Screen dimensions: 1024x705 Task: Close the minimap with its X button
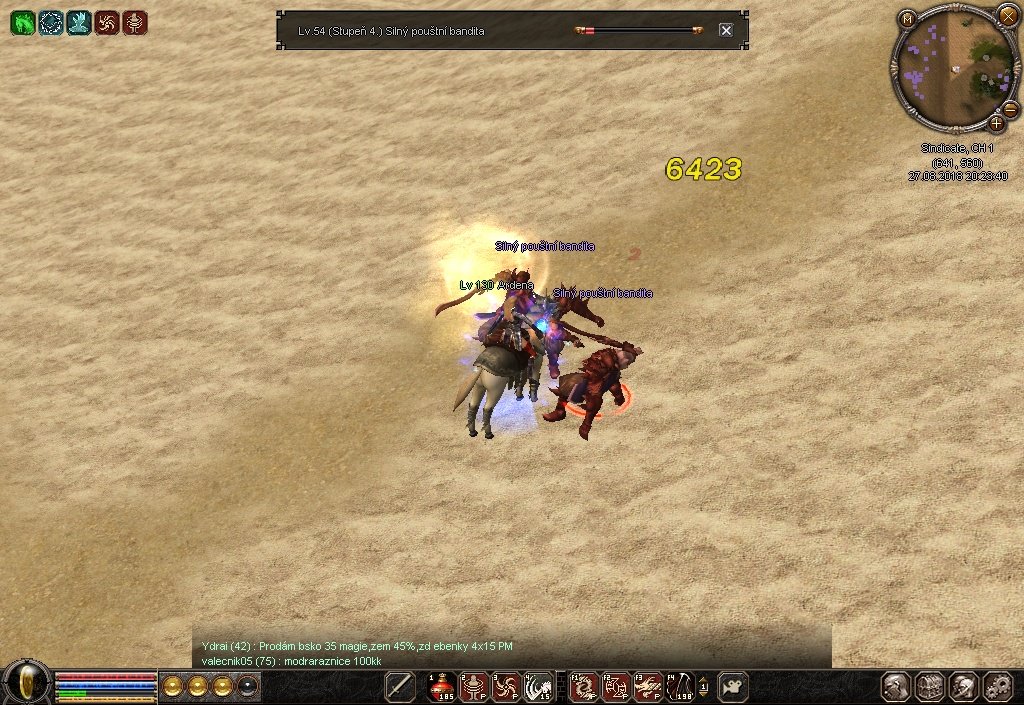point(1007,16)
